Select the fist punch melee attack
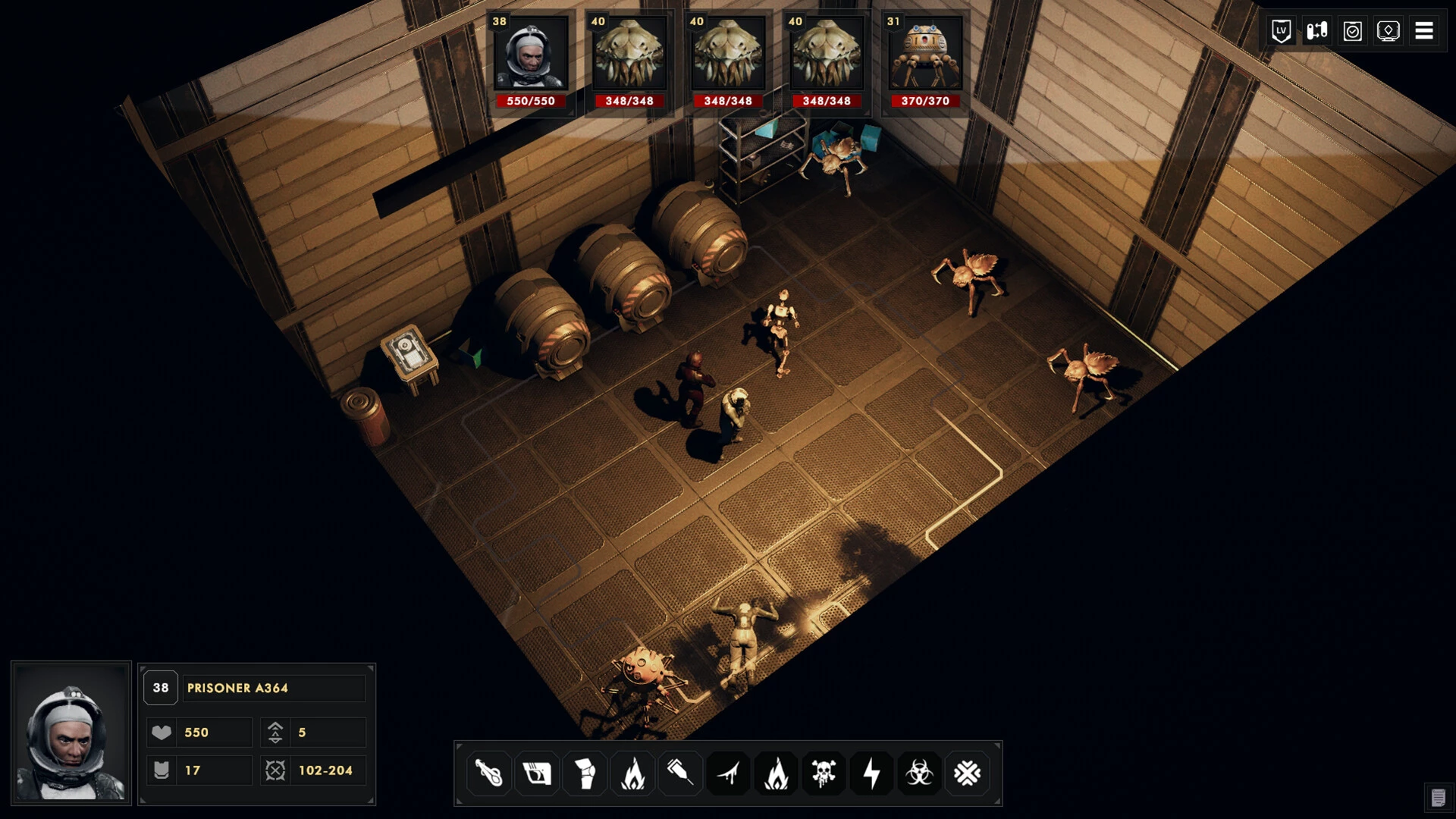The image size is (1456, 819). 489,773
